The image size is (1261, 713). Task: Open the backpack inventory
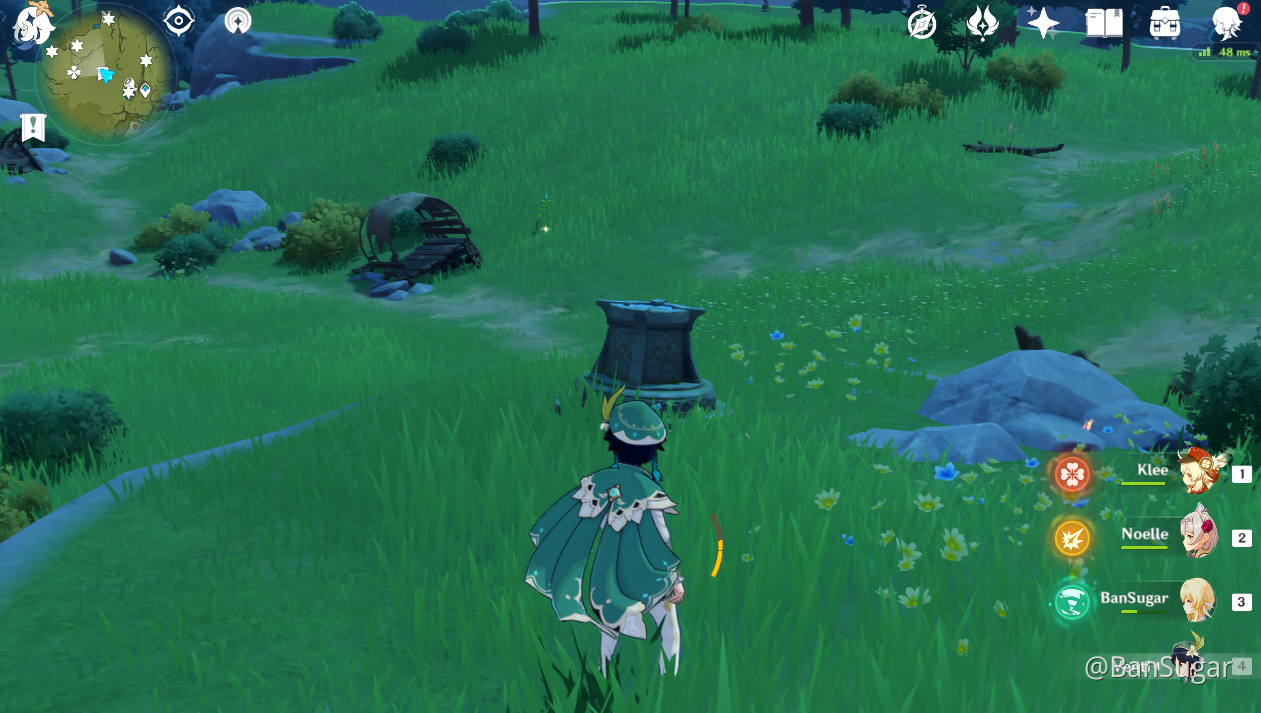click(x=1165, y=23)
